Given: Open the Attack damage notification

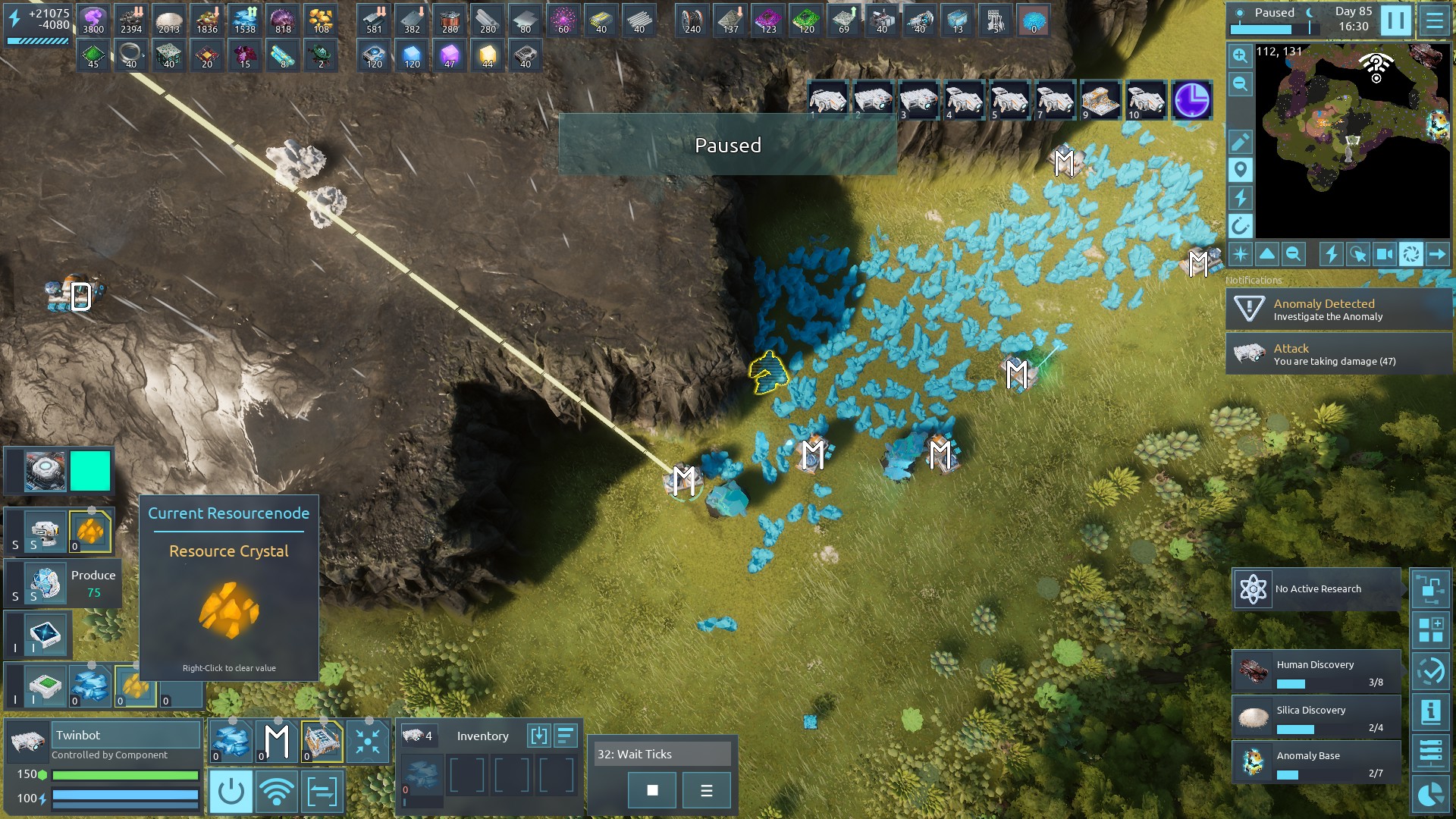Looking at the screenshot, I should pyautogui.click(x=1338, y=354).
